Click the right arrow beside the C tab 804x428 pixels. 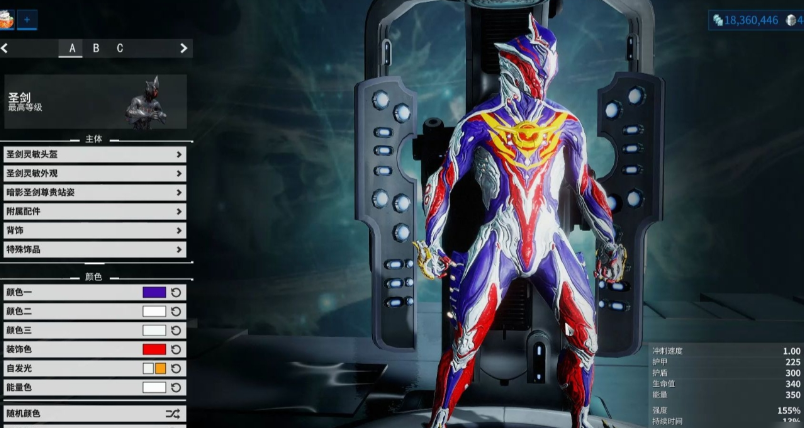pos(183,48)
